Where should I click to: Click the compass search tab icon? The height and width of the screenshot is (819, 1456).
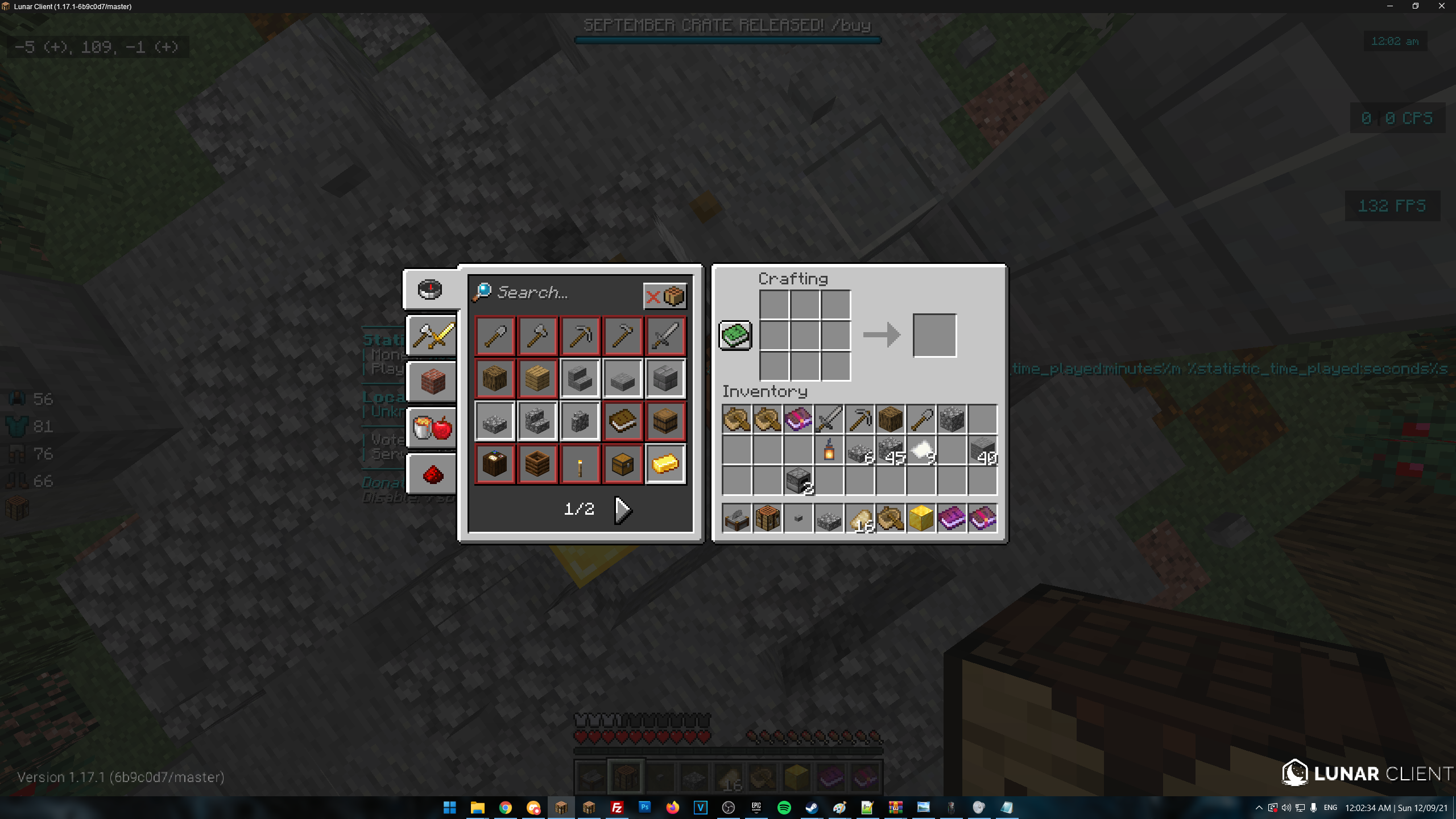431,289
